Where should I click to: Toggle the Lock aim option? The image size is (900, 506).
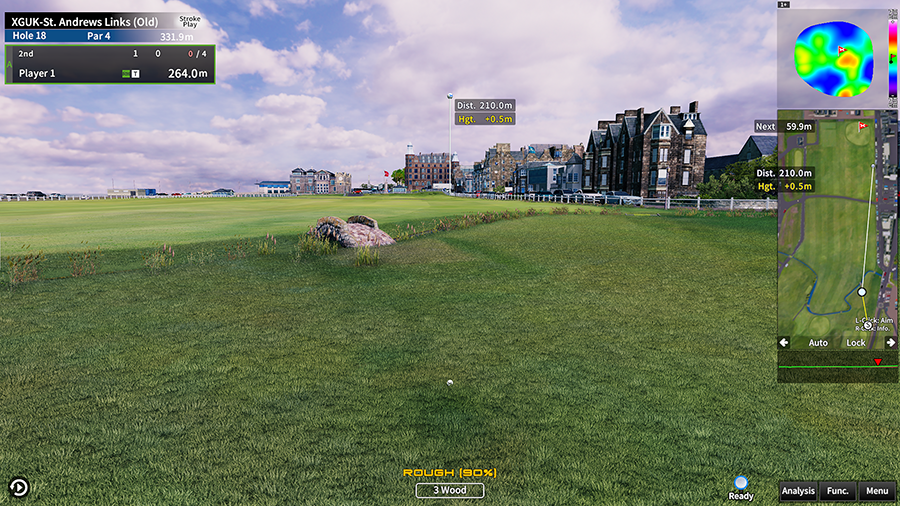(x=856, y=343)
